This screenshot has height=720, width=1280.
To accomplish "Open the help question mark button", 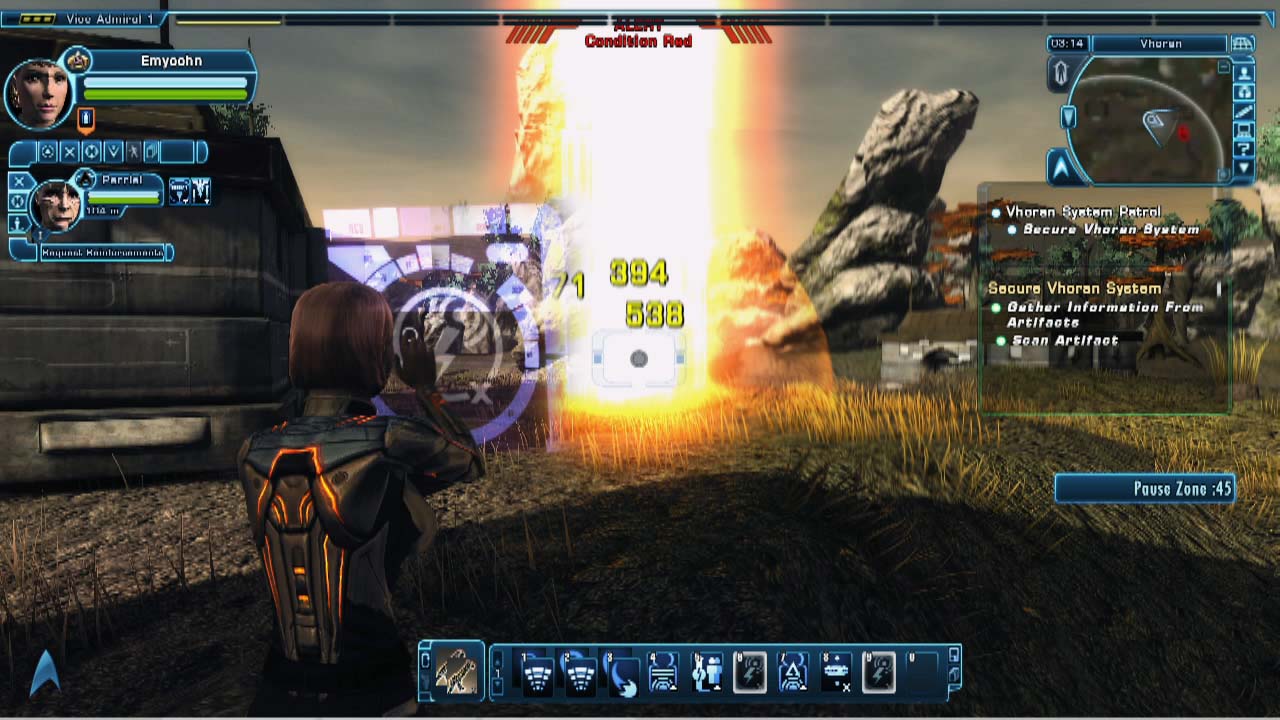I will coord(1244,149).
